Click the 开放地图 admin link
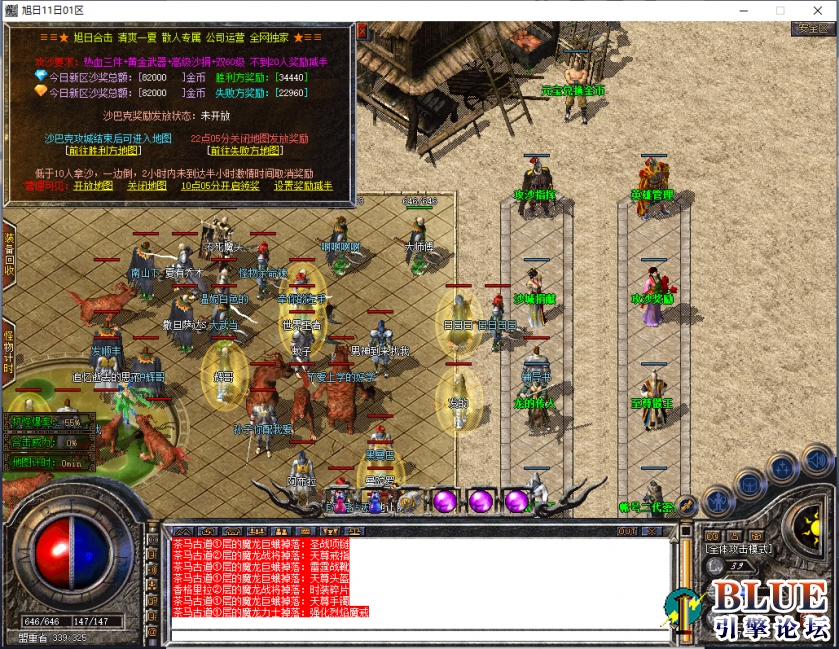The width and height of the screenshot is (839, 649). click(92, 186)
